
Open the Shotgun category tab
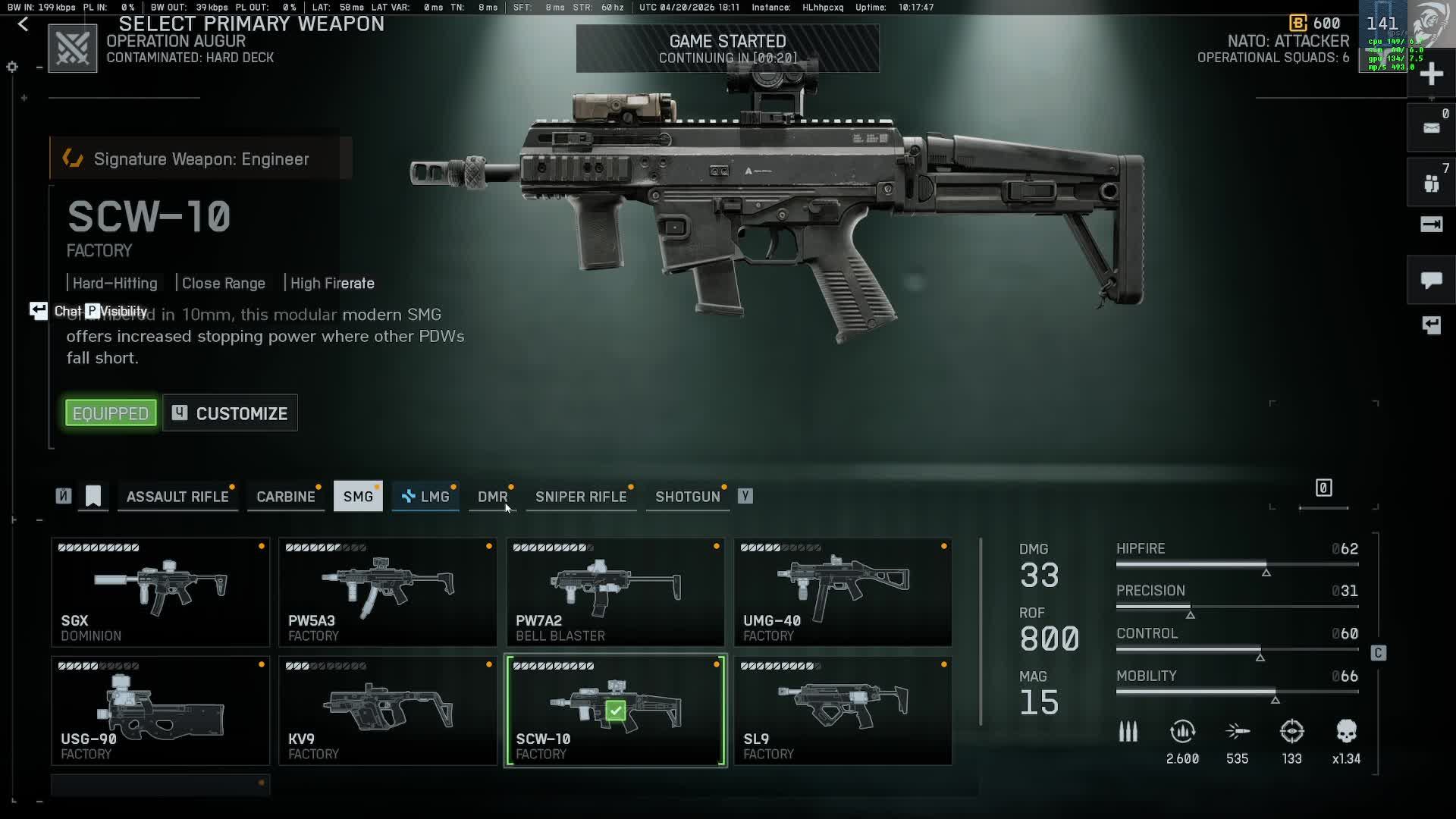[x=687, y=497]
